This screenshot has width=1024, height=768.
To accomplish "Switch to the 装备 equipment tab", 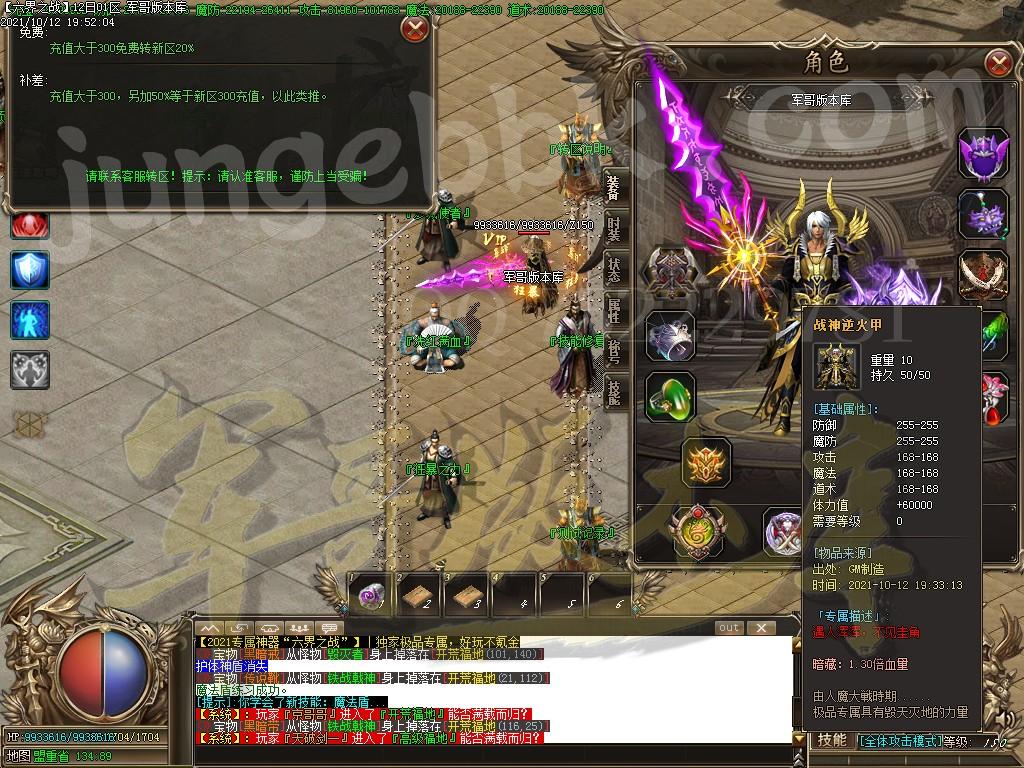I will (x=614, y=187).
